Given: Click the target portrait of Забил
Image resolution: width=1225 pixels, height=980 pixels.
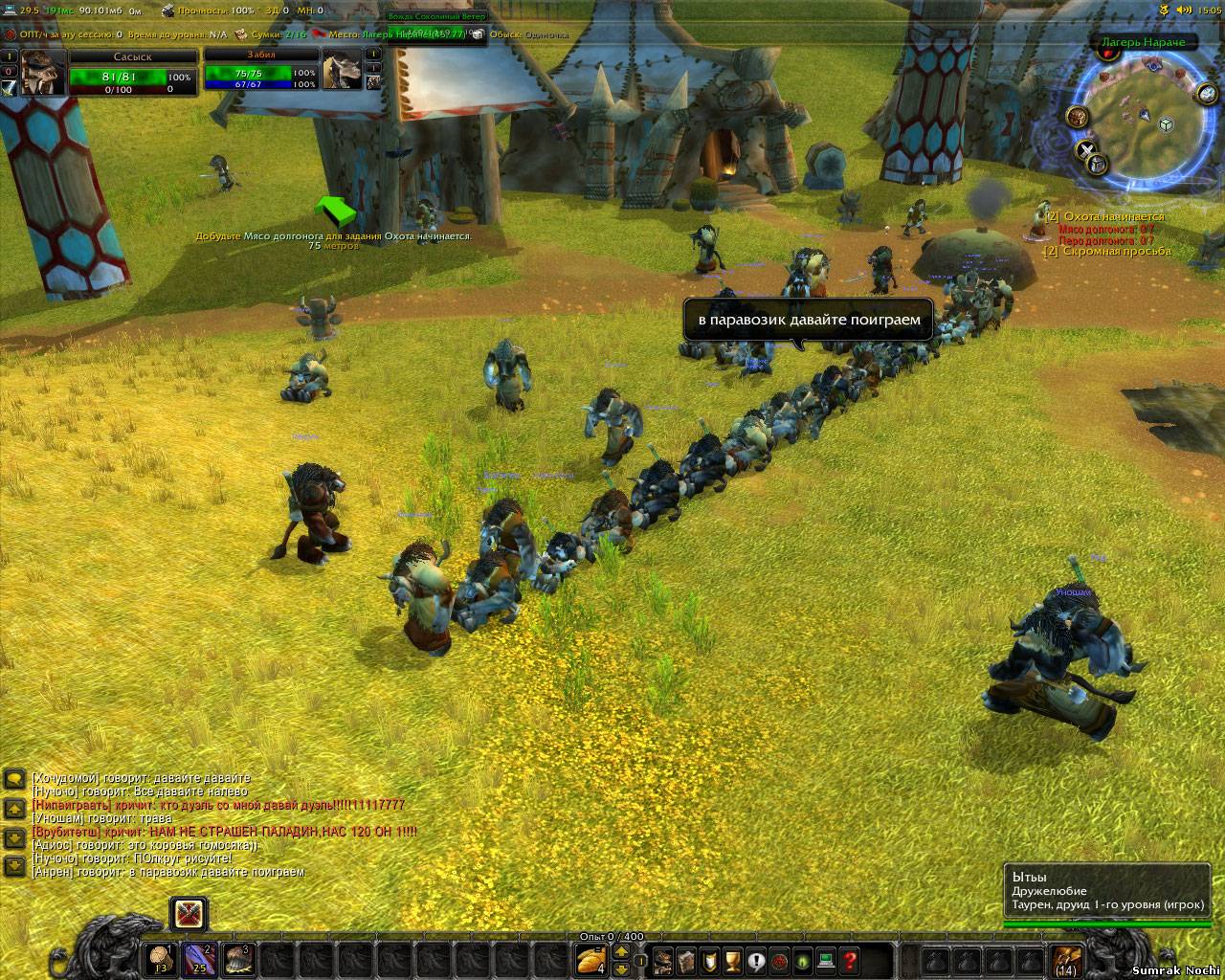Looking at the screenshot, I should tap(340, 71).
